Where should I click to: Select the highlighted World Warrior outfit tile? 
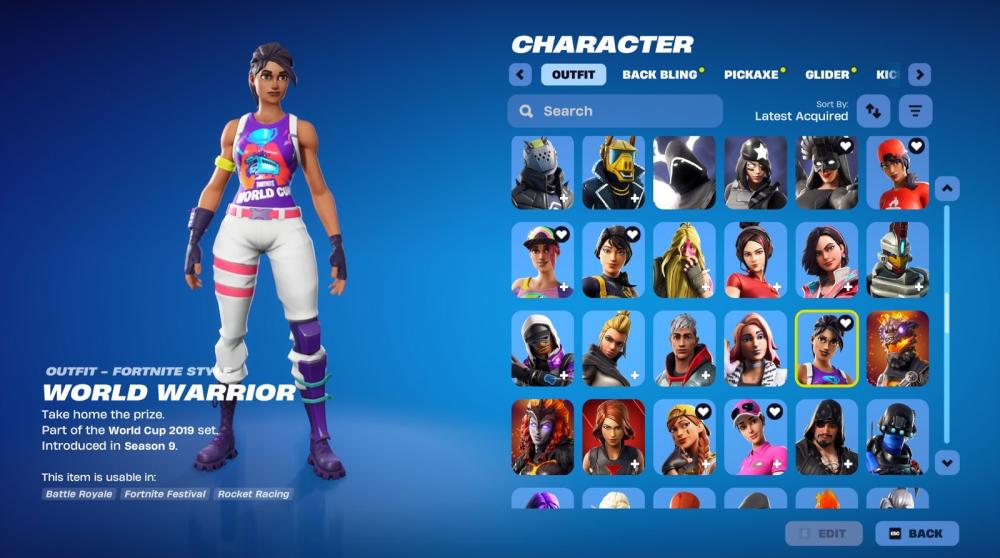[826, 348]
